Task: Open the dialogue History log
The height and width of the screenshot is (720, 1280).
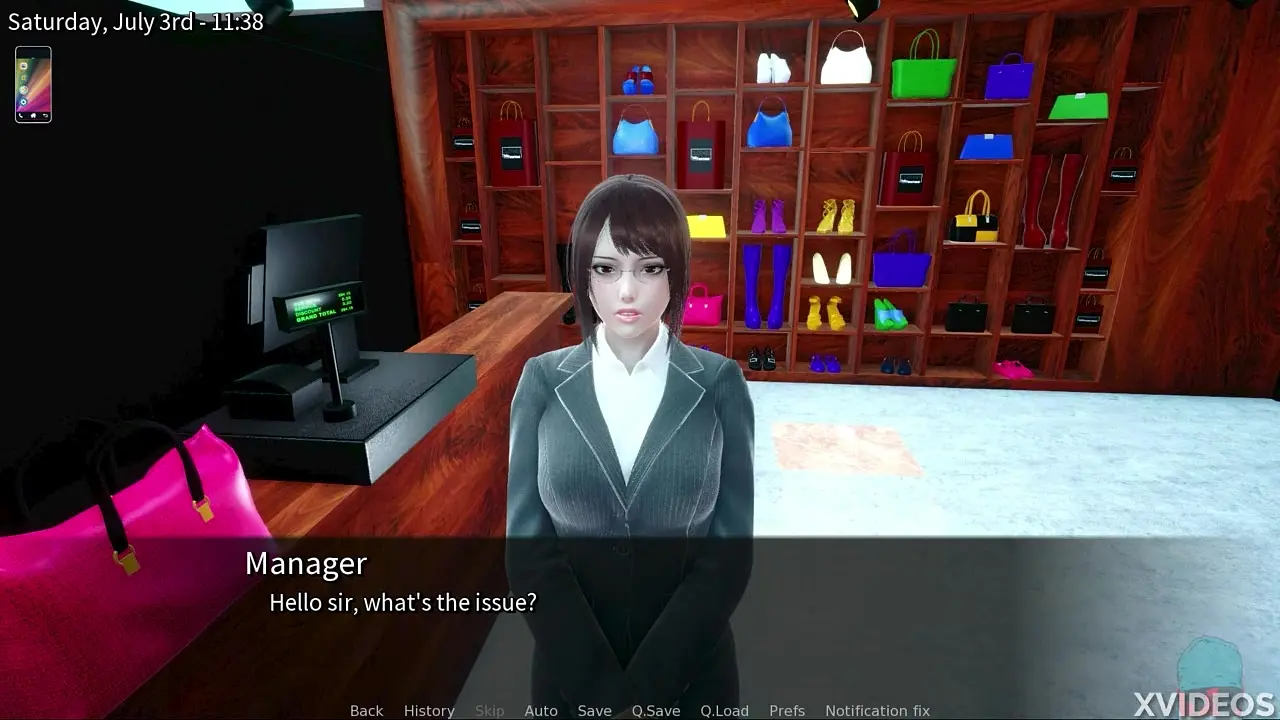Action: click(429, 710)
